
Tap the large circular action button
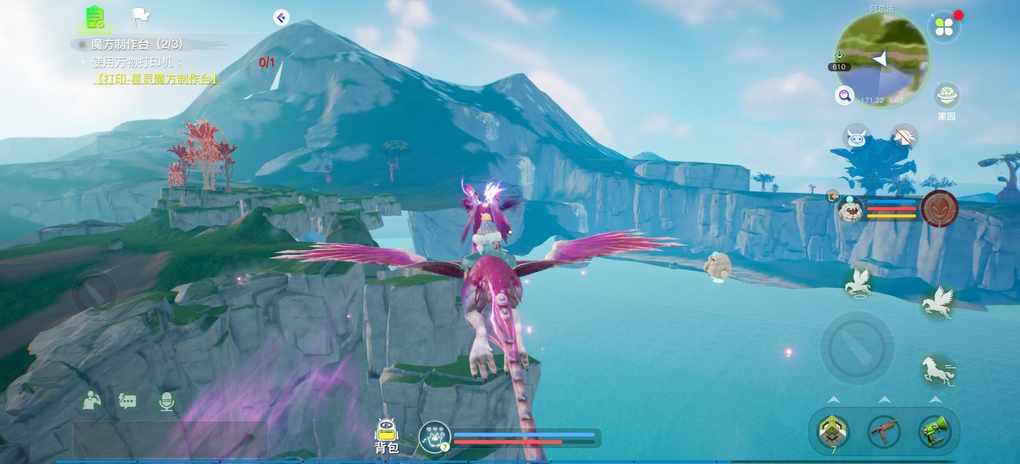tap(857, 347)
